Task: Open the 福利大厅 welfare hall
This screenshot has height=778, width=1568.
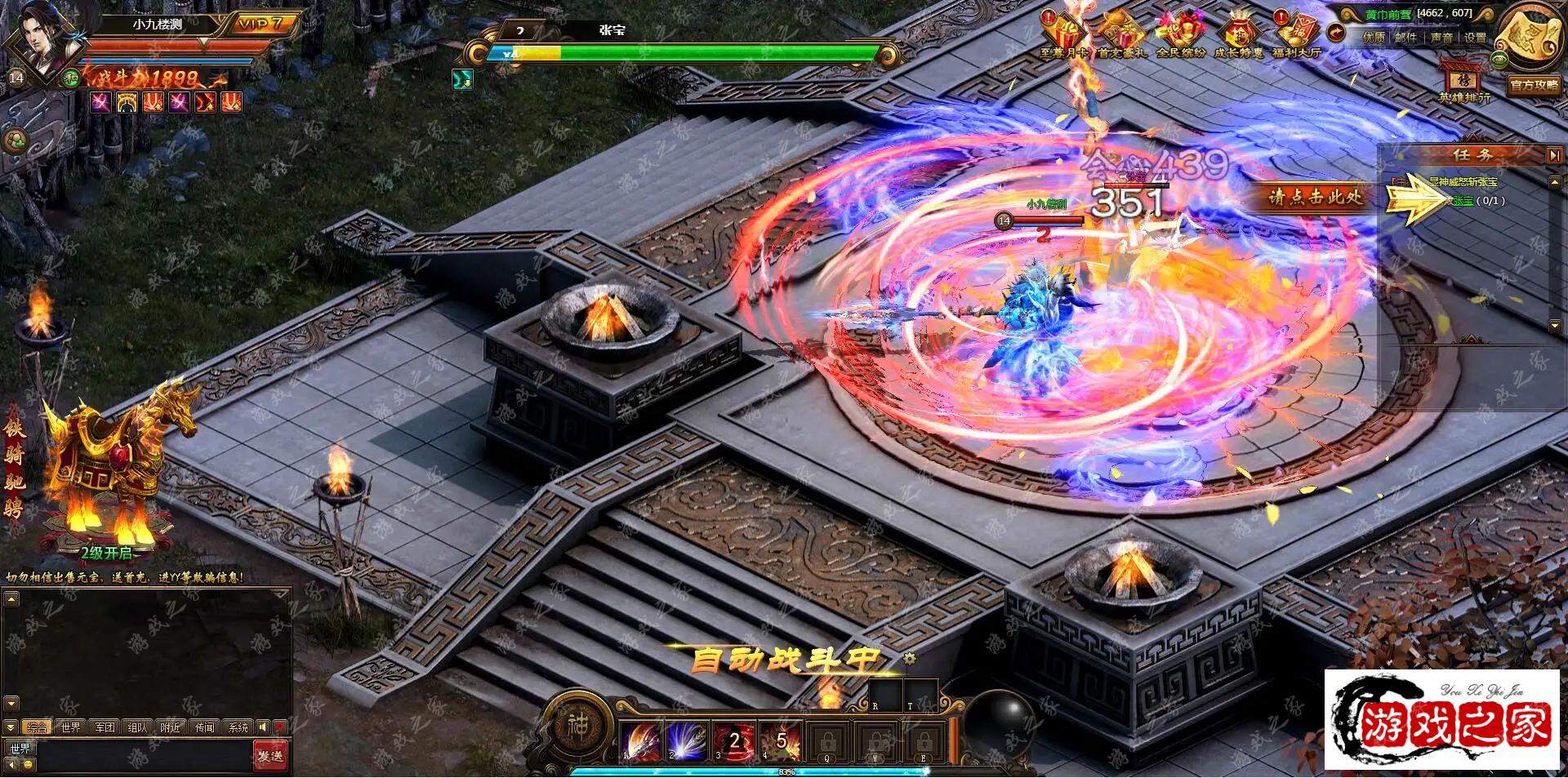Action: (x=1297, y=35)
